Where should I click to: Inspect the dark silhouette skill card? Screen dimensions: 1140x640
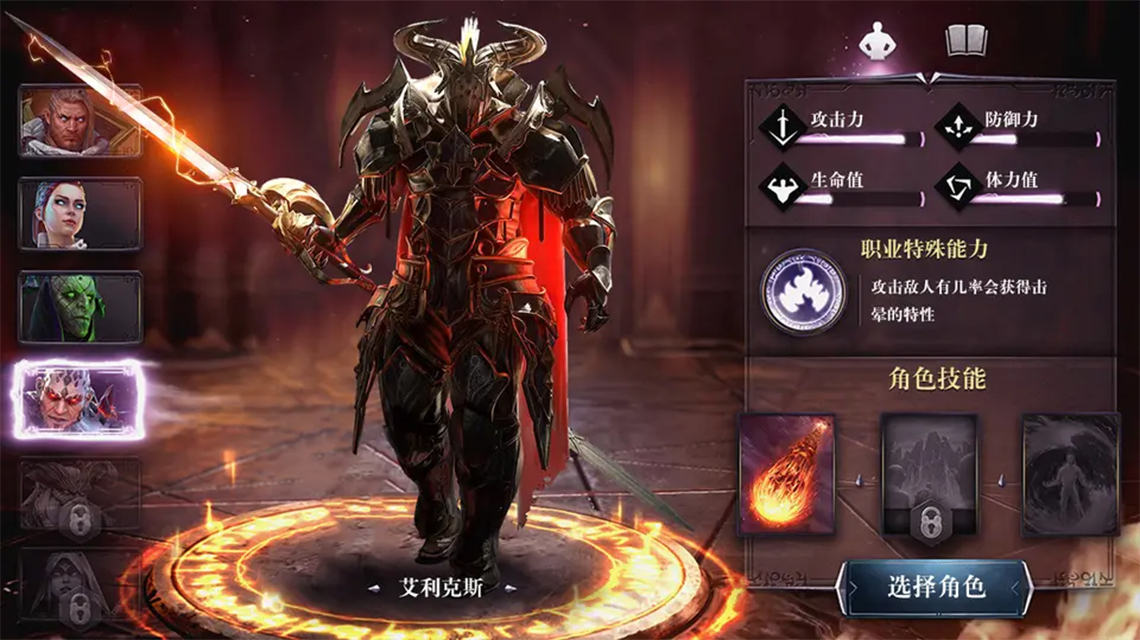[1069, 474]
